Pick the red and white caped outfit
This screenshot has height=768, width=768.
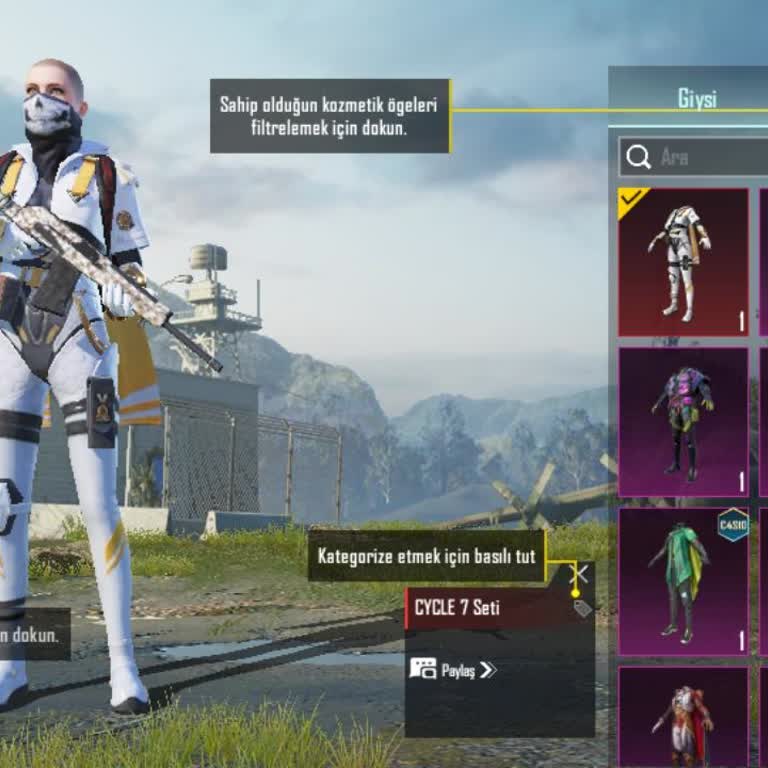point(683,715)
